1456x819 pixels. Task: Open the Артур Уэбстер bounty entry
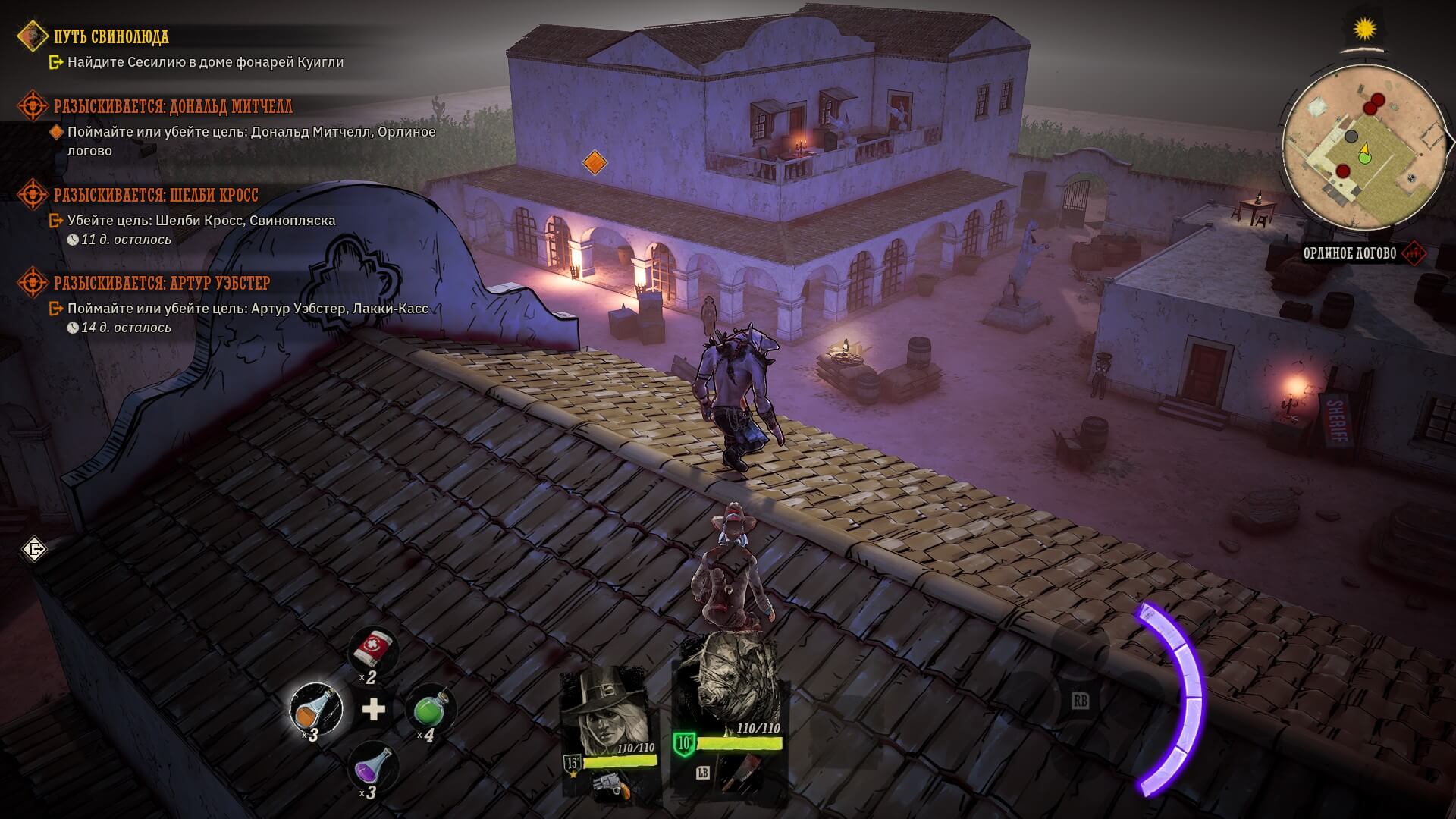pos(162,283)
